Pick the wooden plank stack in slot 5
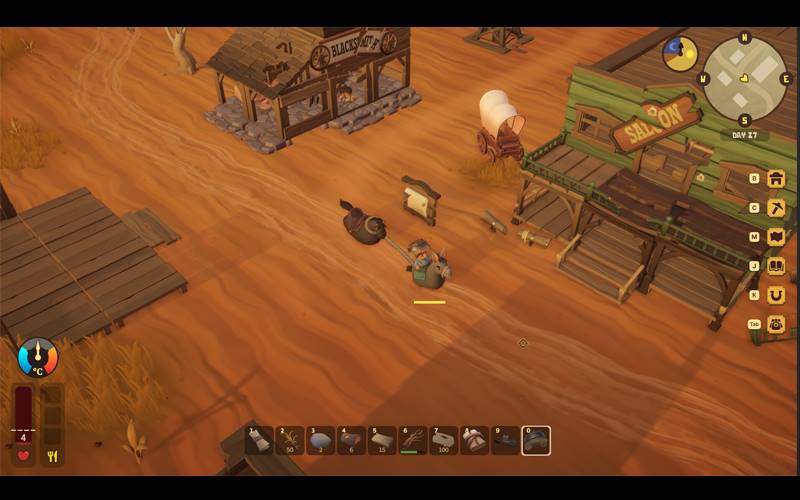Viewport: 800px width, 500px height. (382, 440)
